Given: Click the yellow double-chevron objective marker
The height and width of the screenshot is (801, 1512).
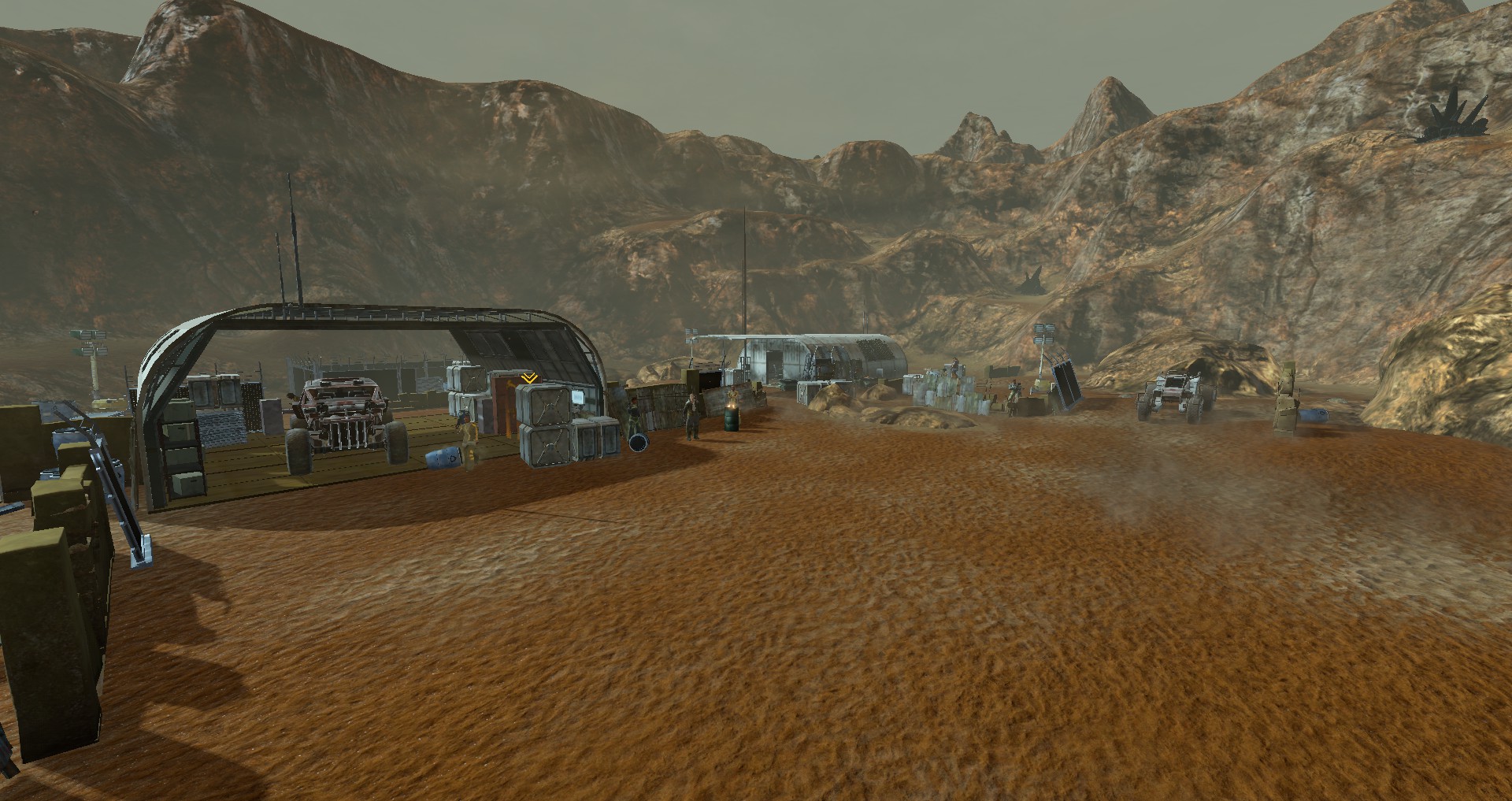Looking at the screenshot, I should tap(529, 378).
